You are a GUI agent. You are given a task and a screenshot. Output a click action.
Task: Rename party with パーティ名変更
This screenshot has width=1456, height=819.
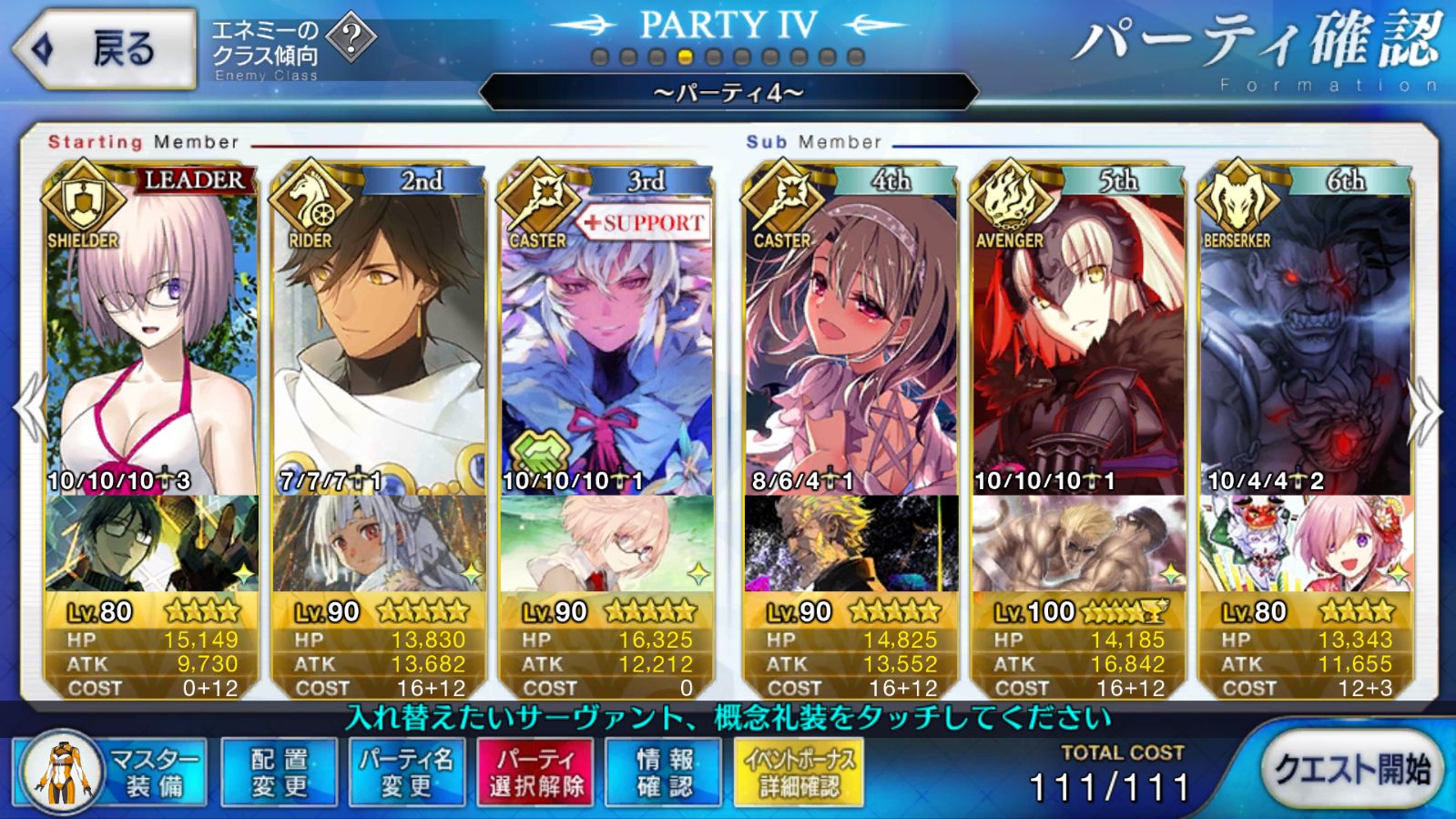406,772
